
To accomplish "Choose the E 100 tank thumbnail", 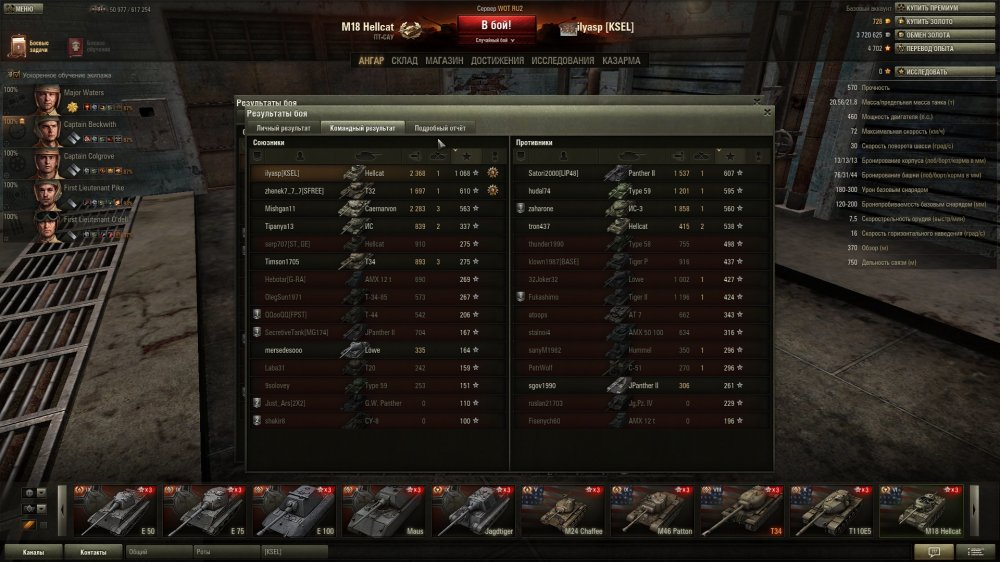I will [294, 509].
